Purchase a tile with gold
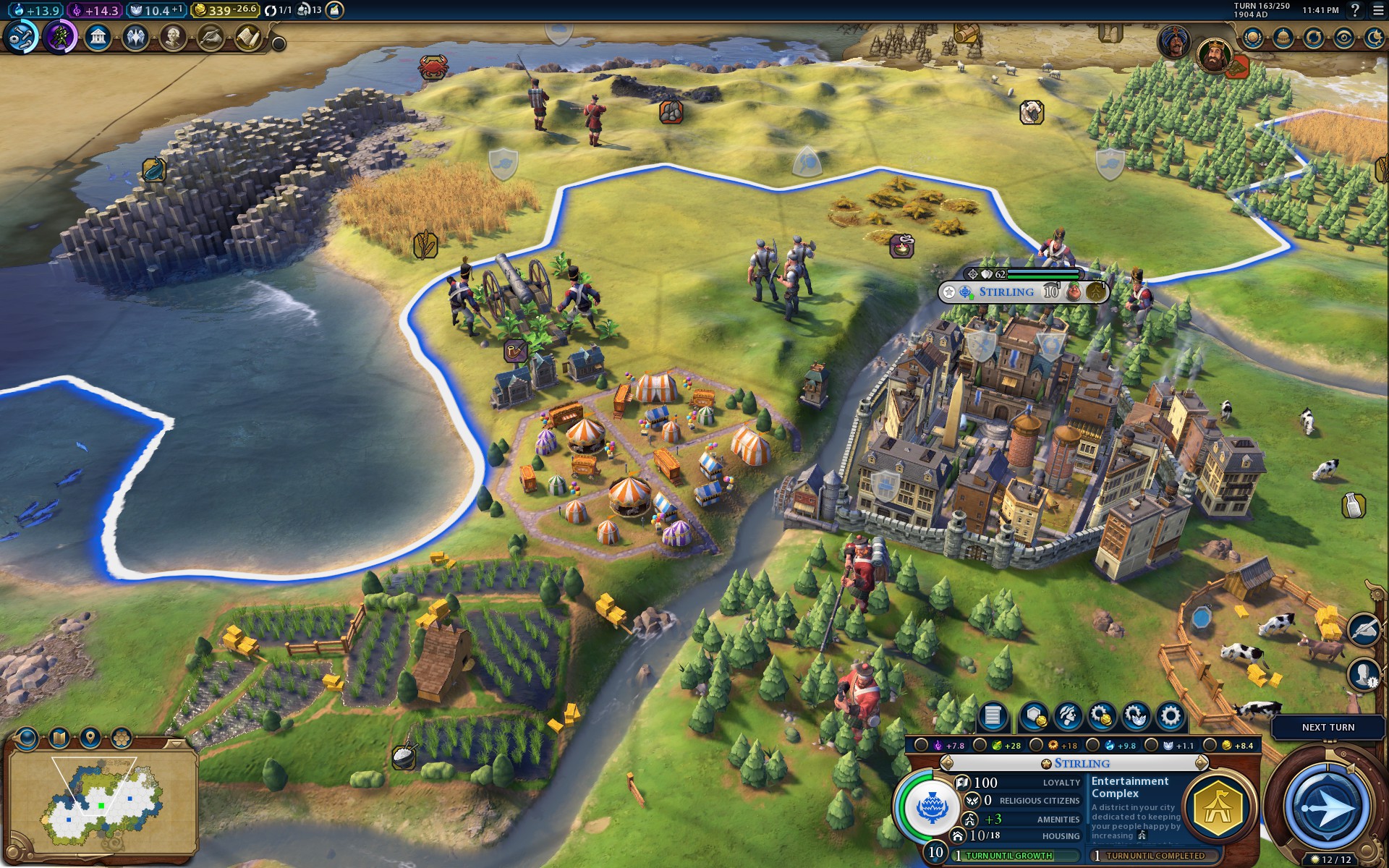This screenshot has width=1389, height=868. point(1035,716)
